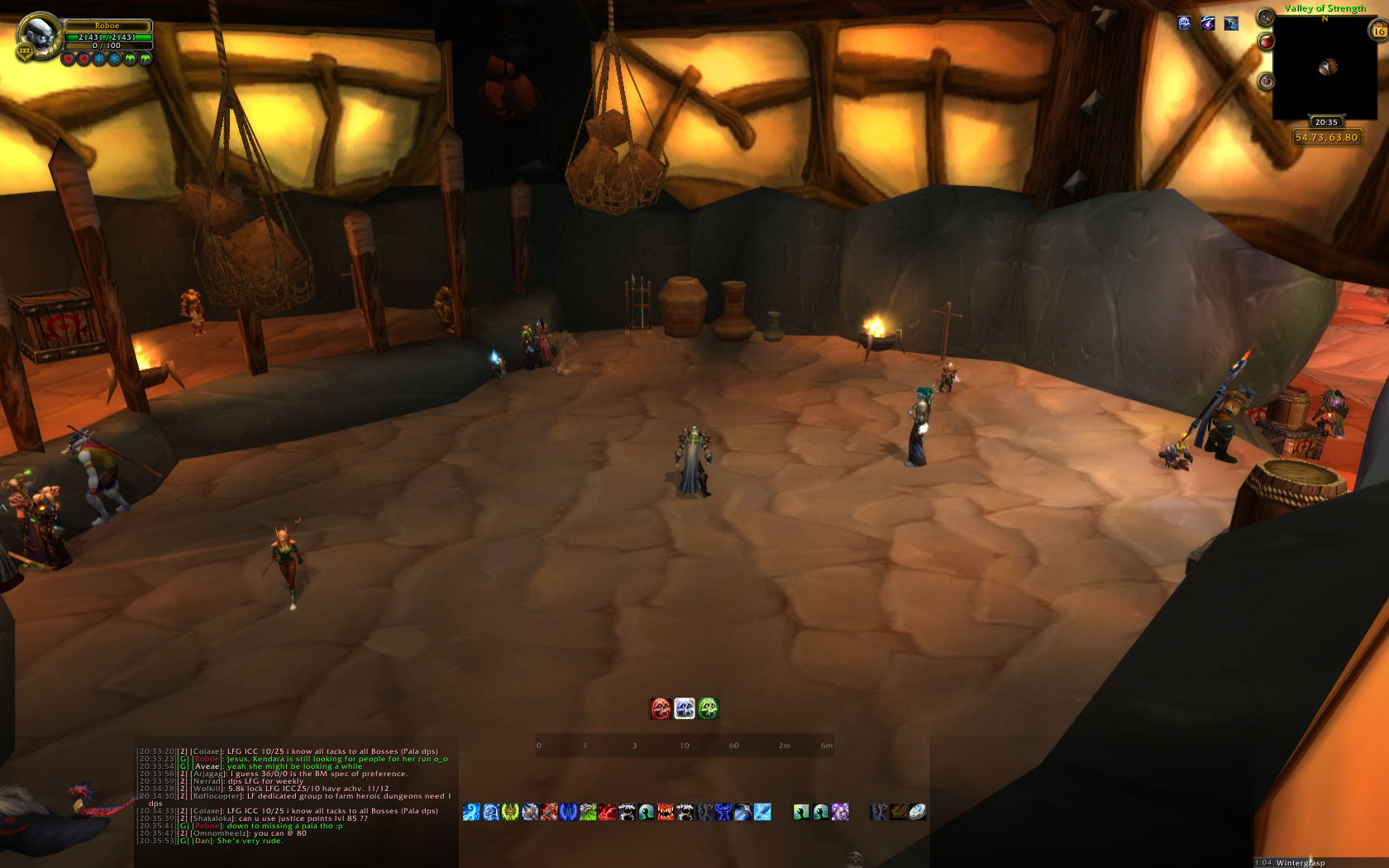1389x868 pixels.
Task: Open the minimap tracking magnifier button
Action: pos(1265,17)
